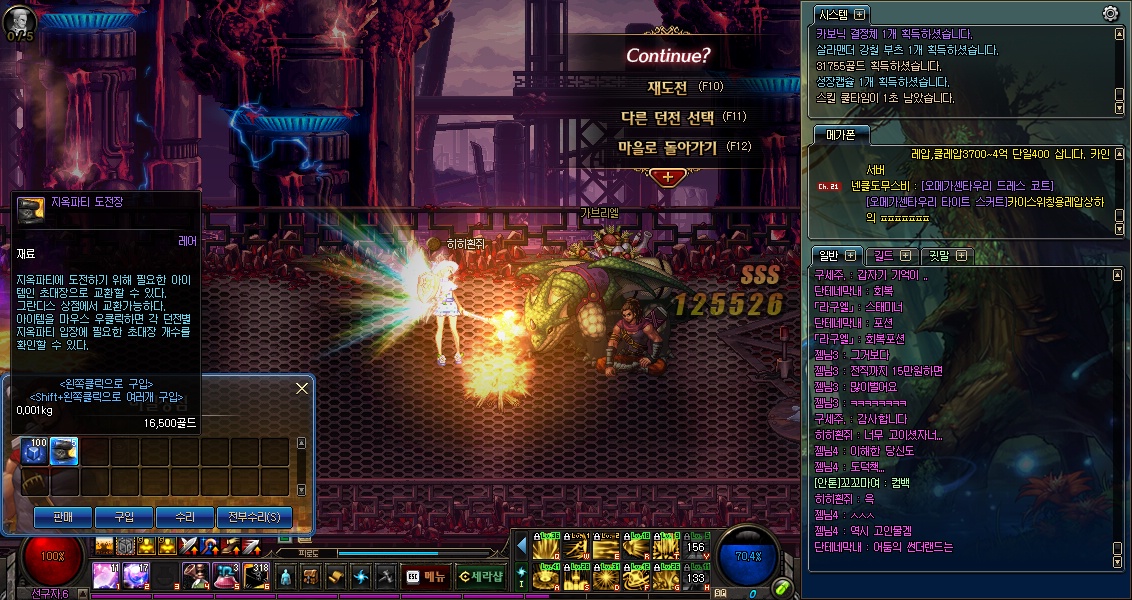Click the 구입 buy button

pyautogui.click(x=124, y=517)
